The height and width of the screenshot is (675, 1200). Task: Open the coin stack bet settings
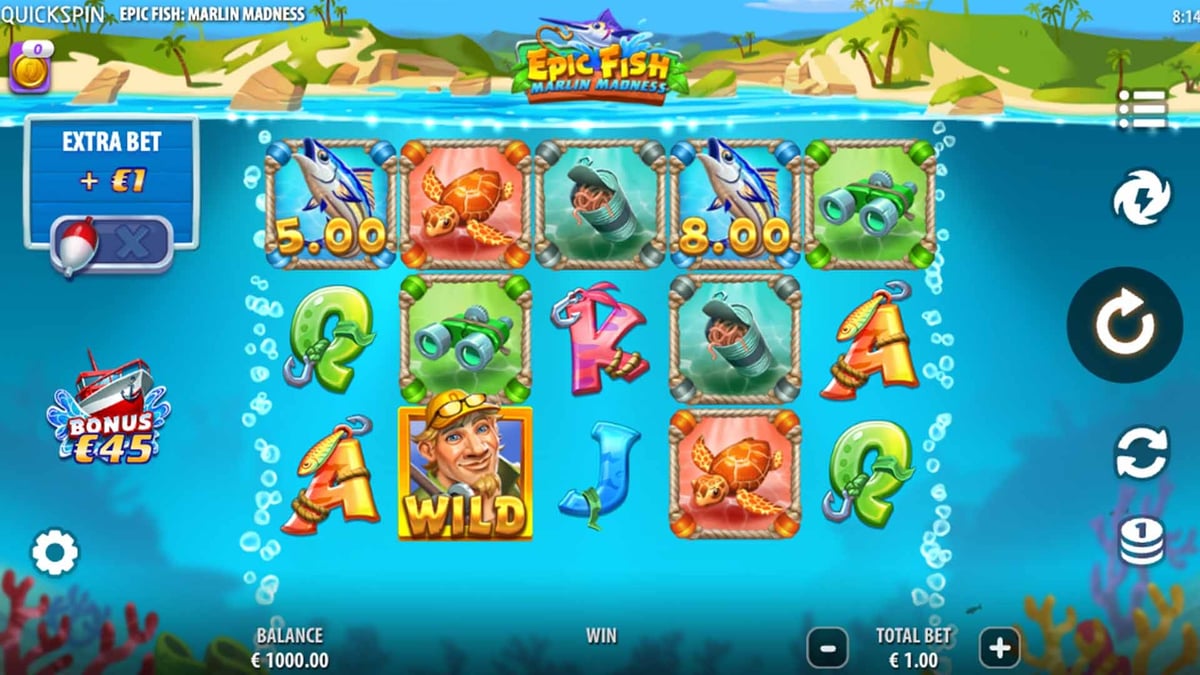click(x=1141, y=541)
